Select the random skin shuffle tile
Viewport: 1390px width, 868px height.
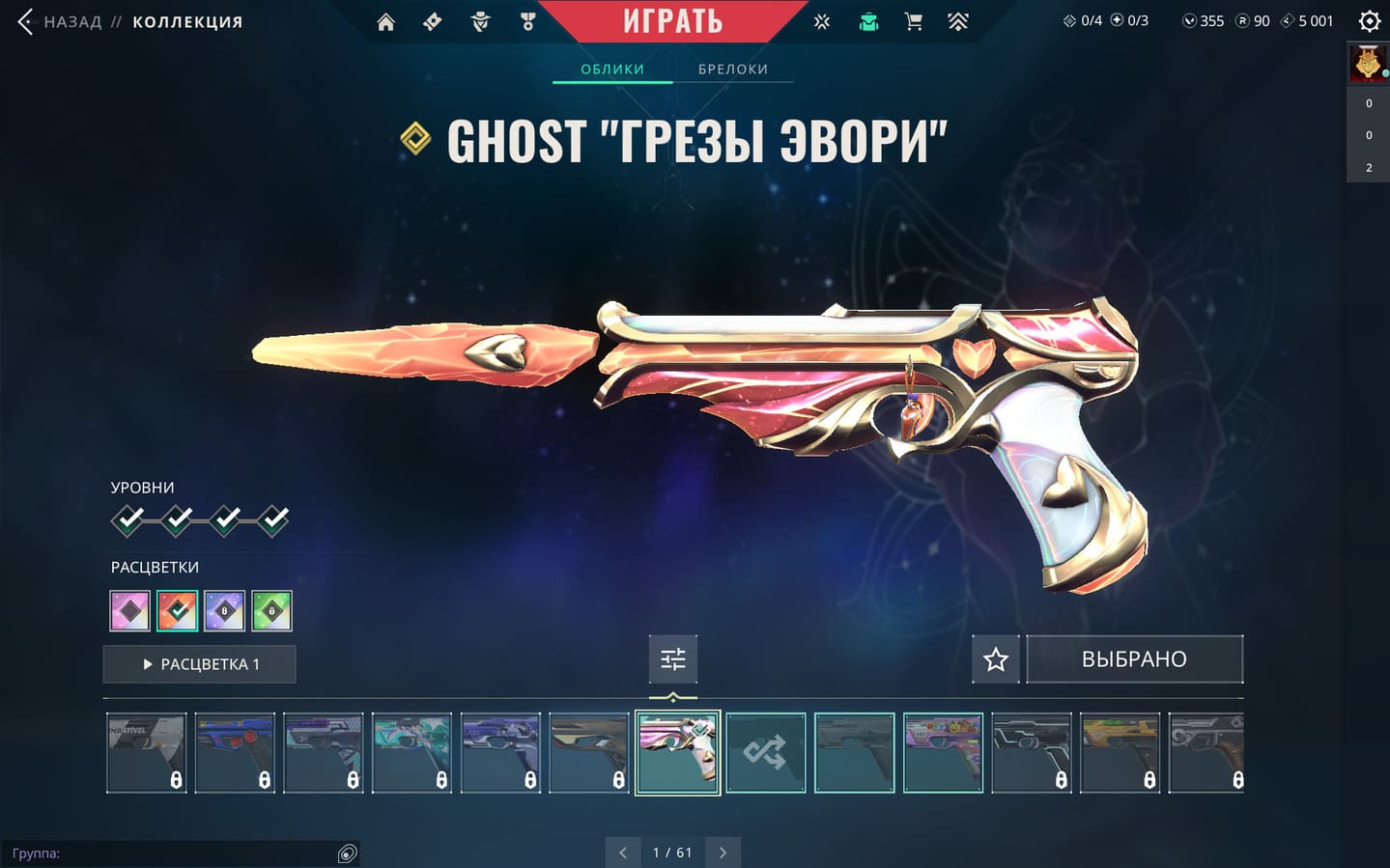766,753
